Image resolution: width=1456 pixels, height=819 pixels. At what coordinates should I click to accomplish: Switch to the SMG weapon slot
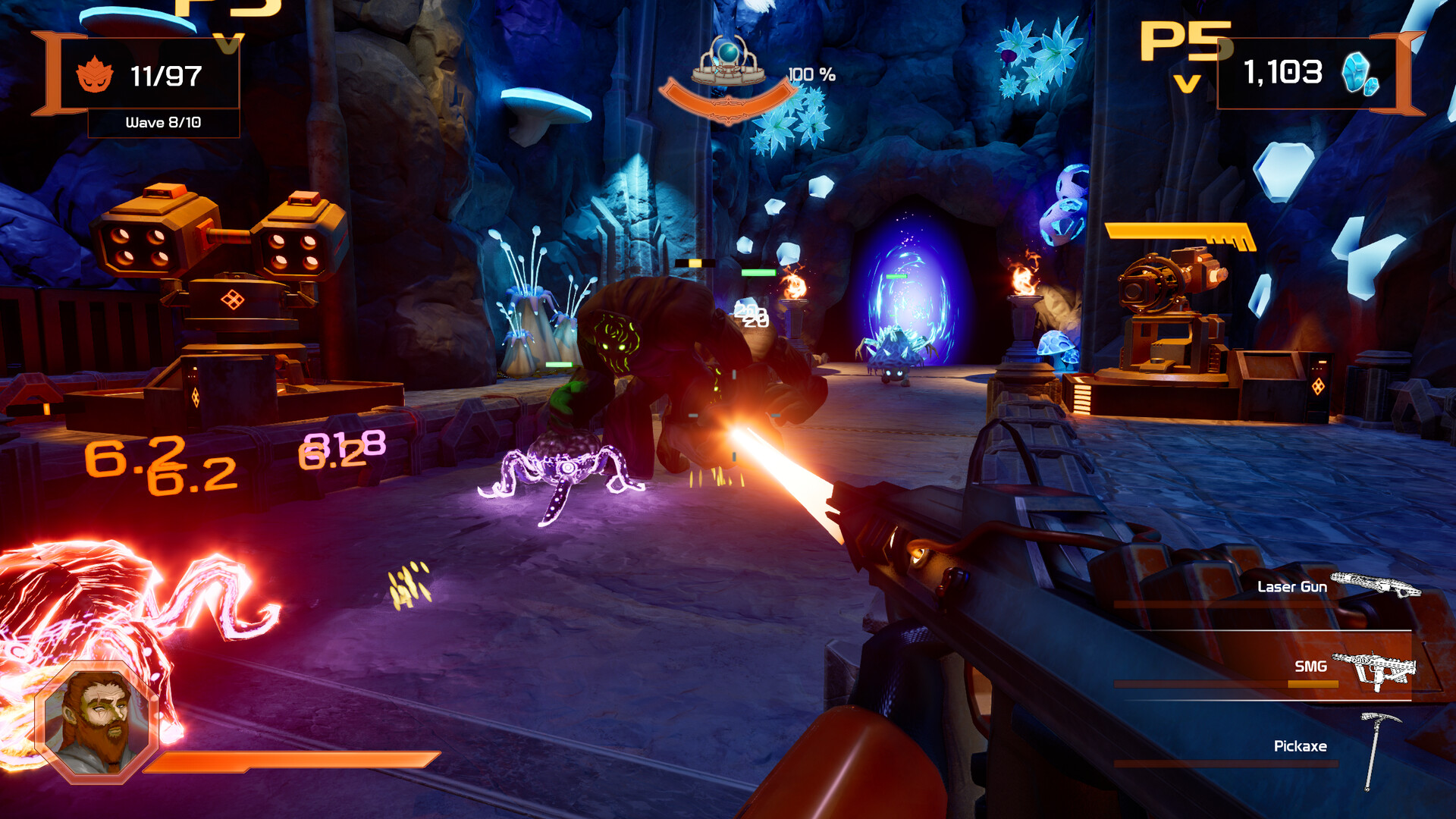click(x=1310, y=667)
